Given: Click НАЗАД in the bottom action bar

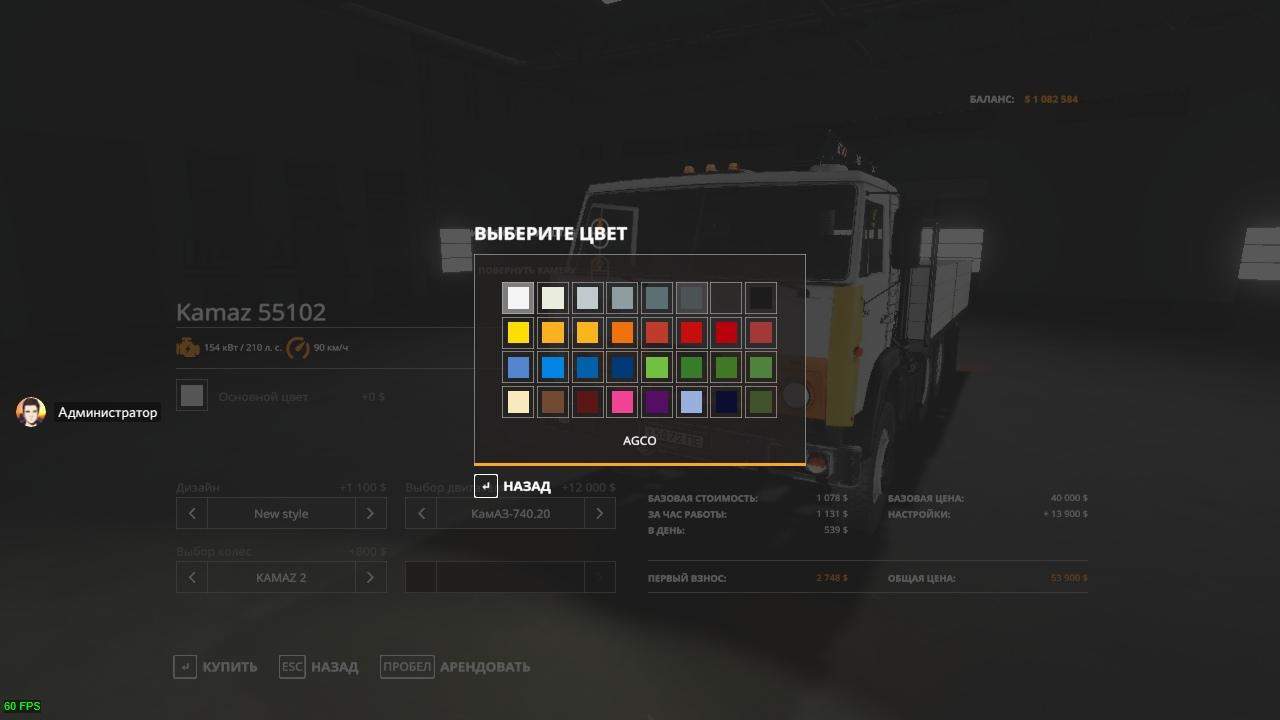Looking at the screenshot, I should tap(319, 667).
